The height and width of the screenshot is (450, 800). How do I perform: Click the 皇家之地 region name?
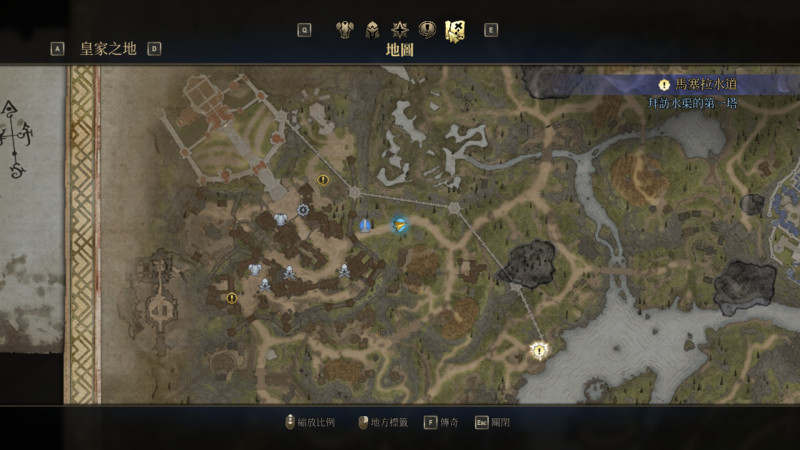108,48
